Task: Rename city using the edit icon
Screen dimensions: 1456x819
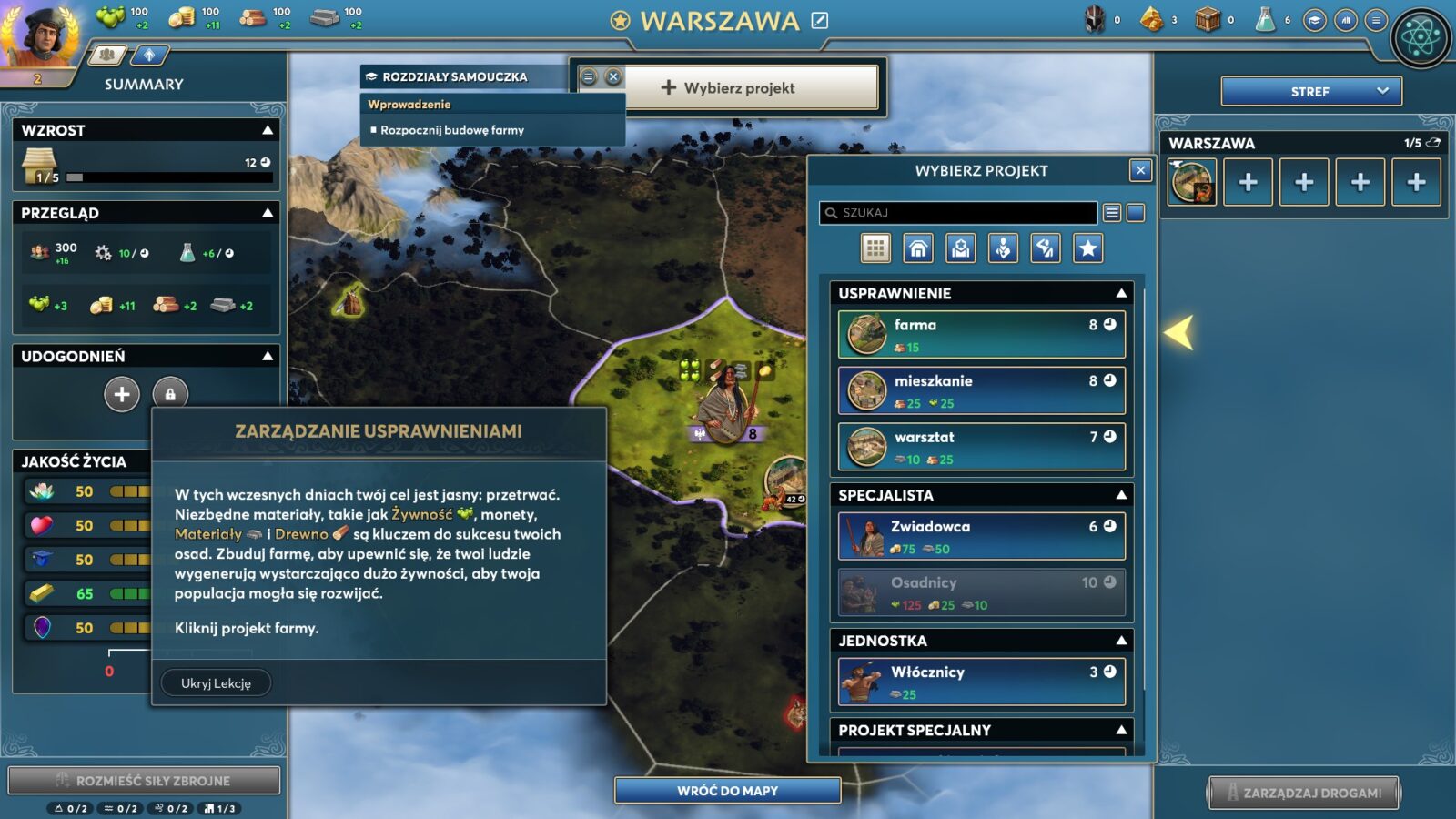Action: coord(820,20)
